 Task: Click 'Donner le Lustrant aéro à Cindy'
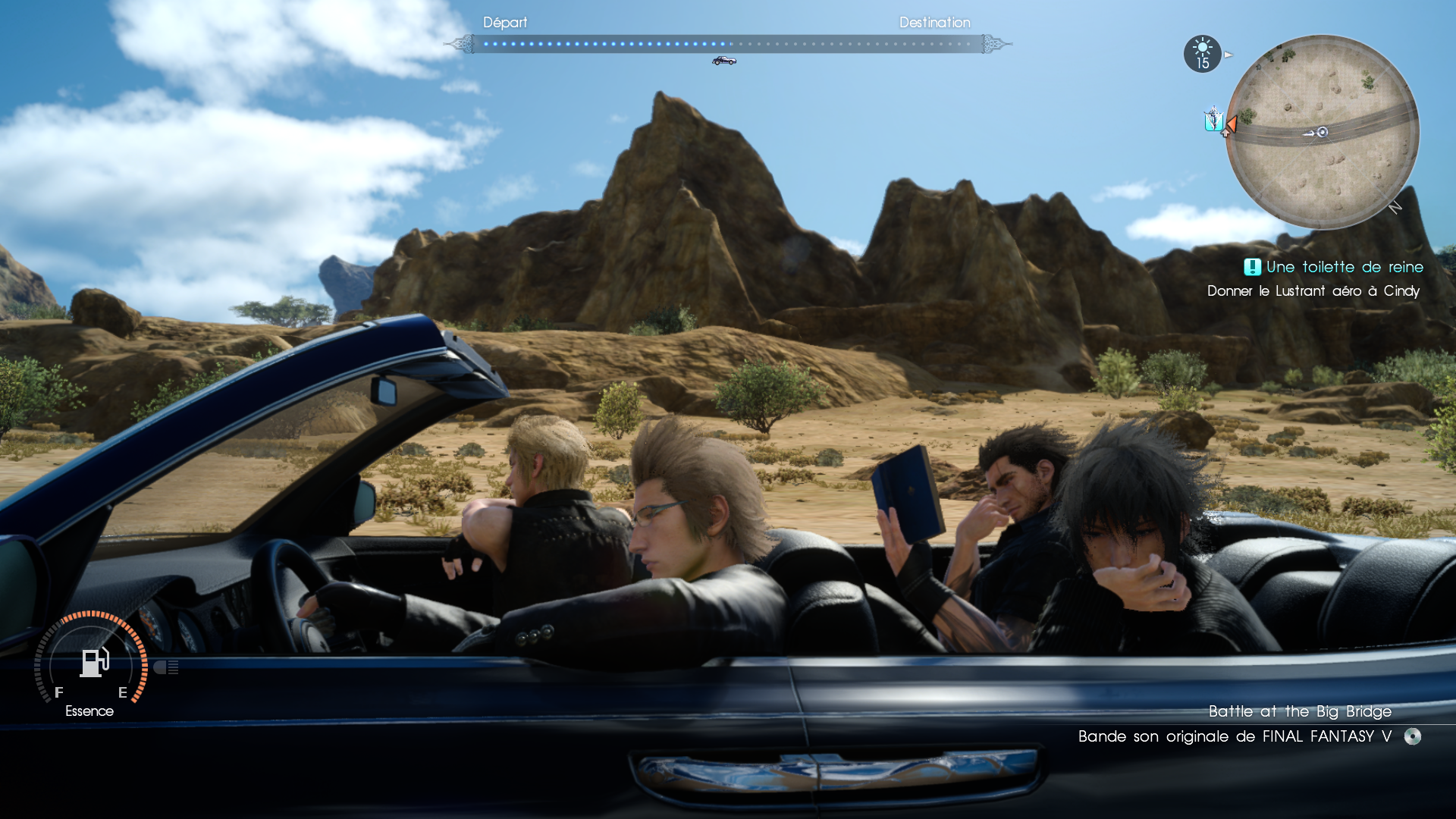[1313, 290]
